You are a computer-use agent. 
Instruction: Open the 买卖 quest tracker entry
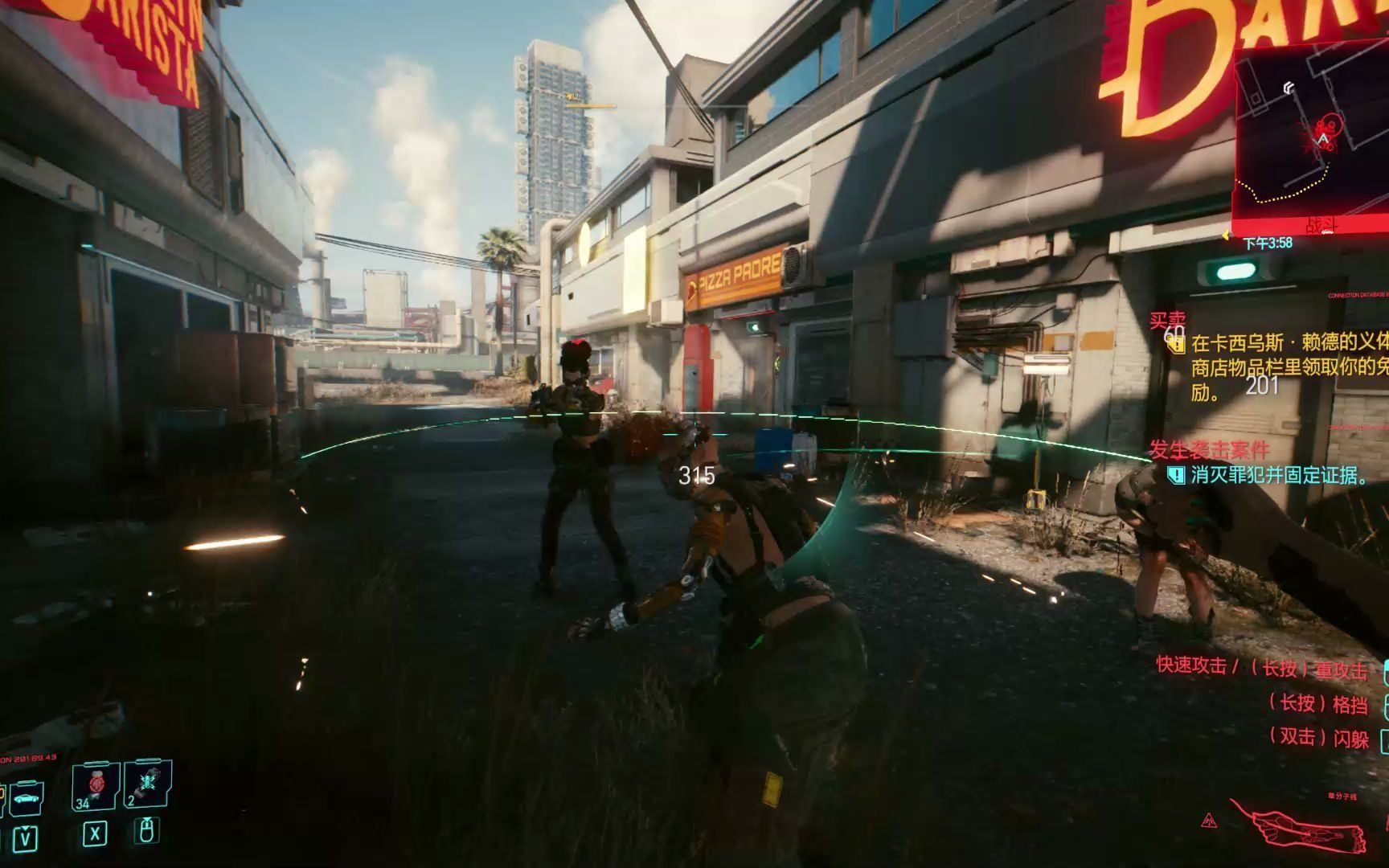tap(1167, 321)
